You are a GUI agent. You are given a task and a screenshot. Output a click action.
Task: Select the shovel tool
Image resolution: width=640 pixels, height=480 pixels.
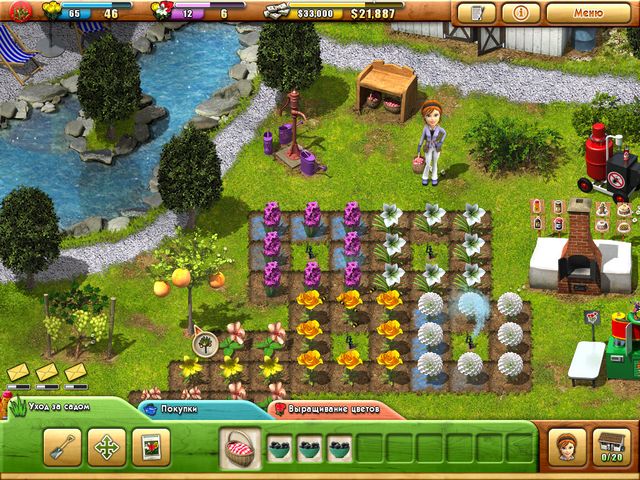pos(62,447)
